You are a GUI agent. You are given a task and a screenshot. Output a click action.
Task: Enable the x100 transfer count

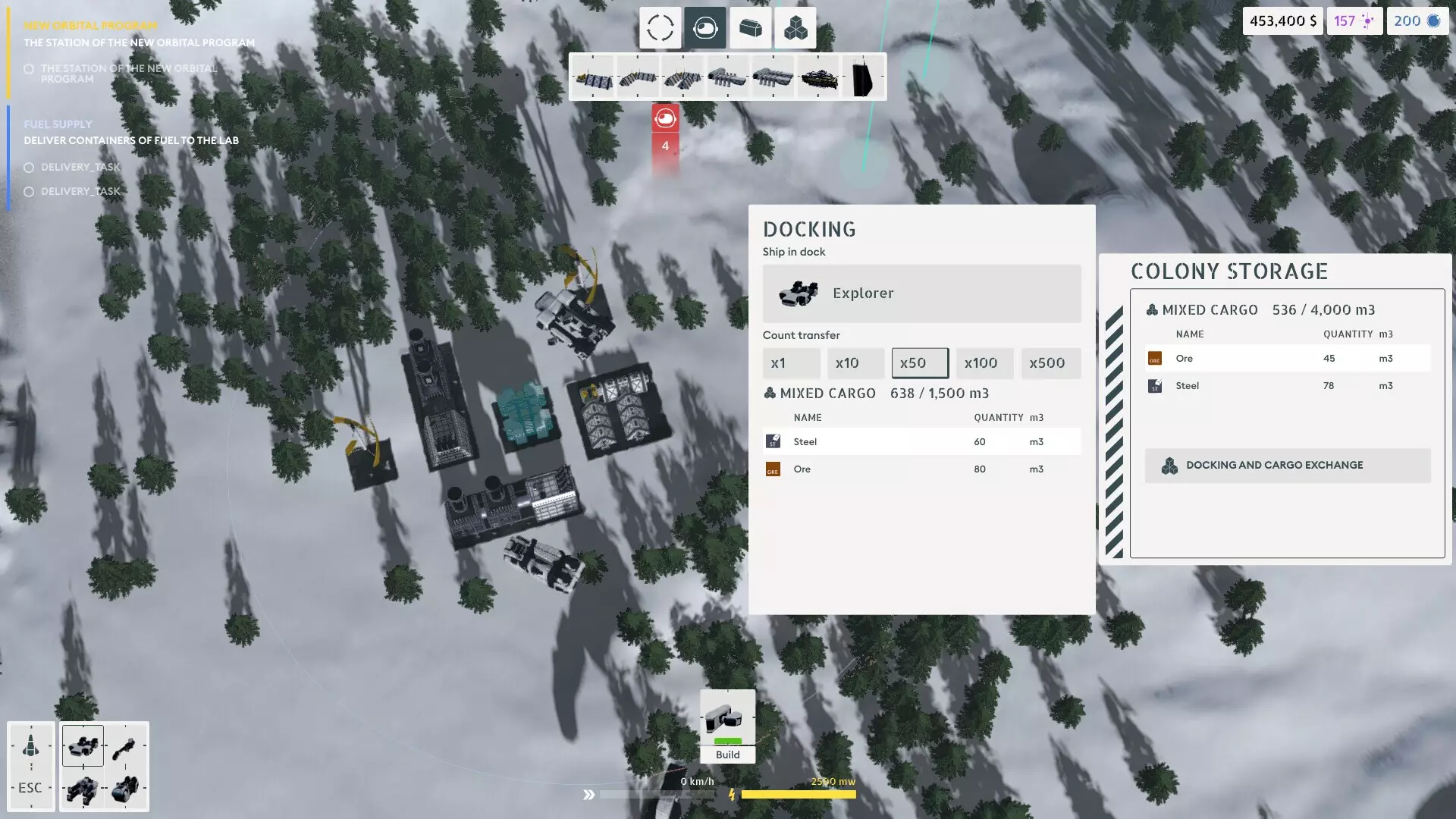[984, 362]
